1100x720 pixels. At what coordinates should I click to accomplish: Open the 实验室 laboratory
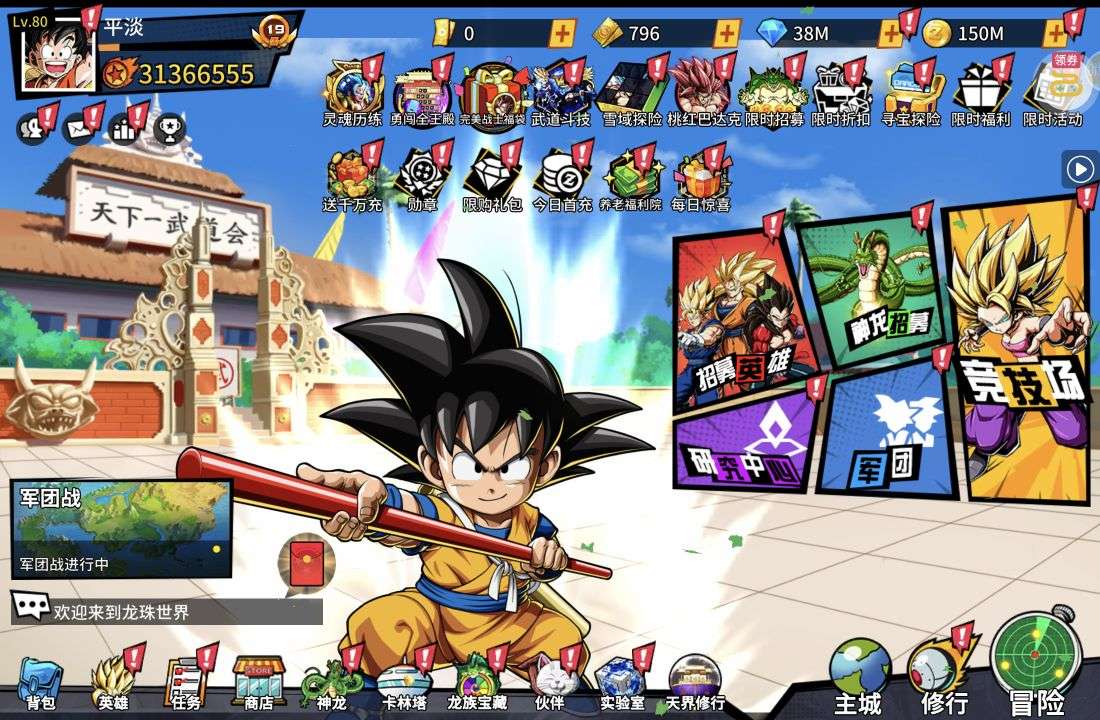pyautogui.click(x=621, y=683)
